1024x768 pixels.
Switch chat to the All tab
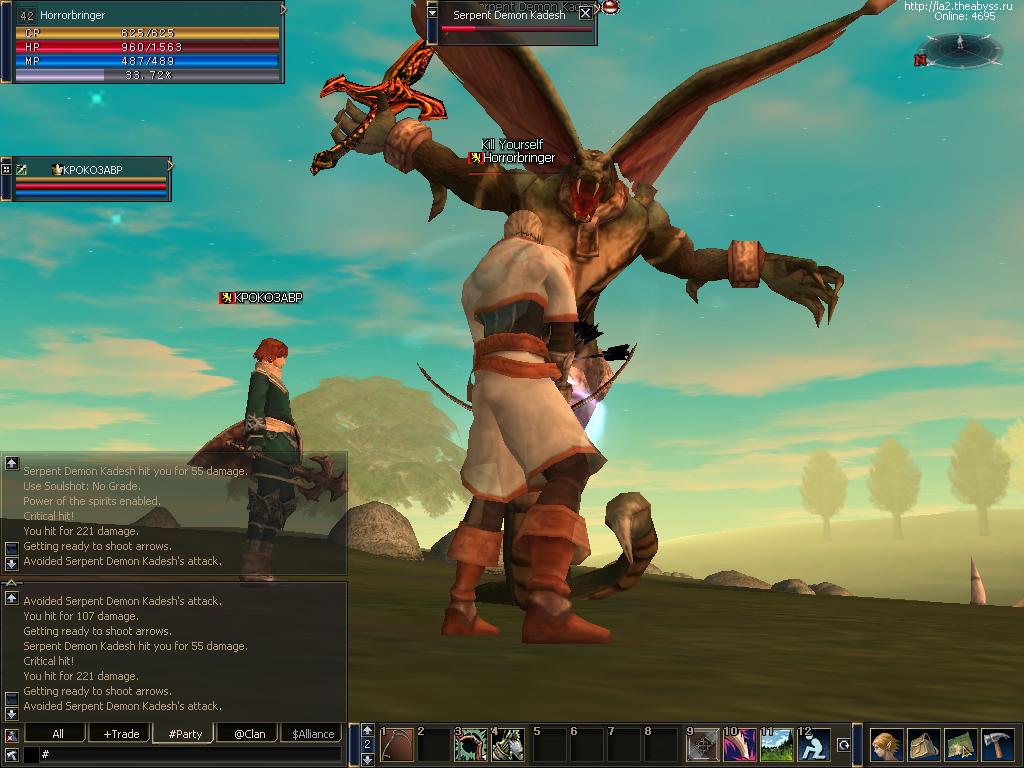[58, 734]
